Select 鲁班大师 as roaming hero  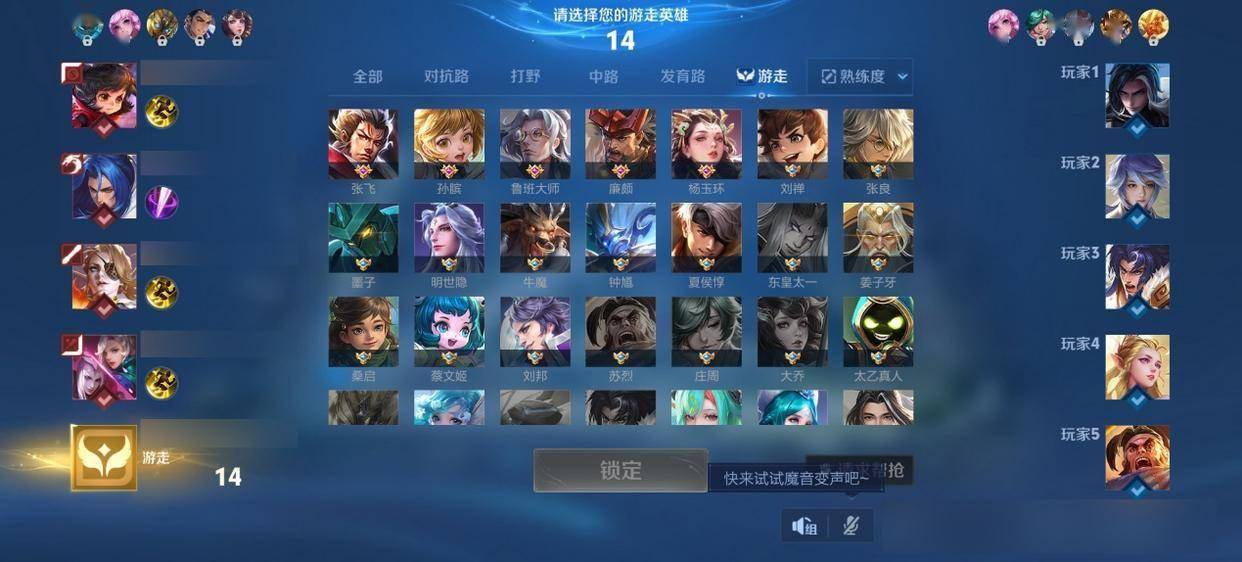point(535,143)
